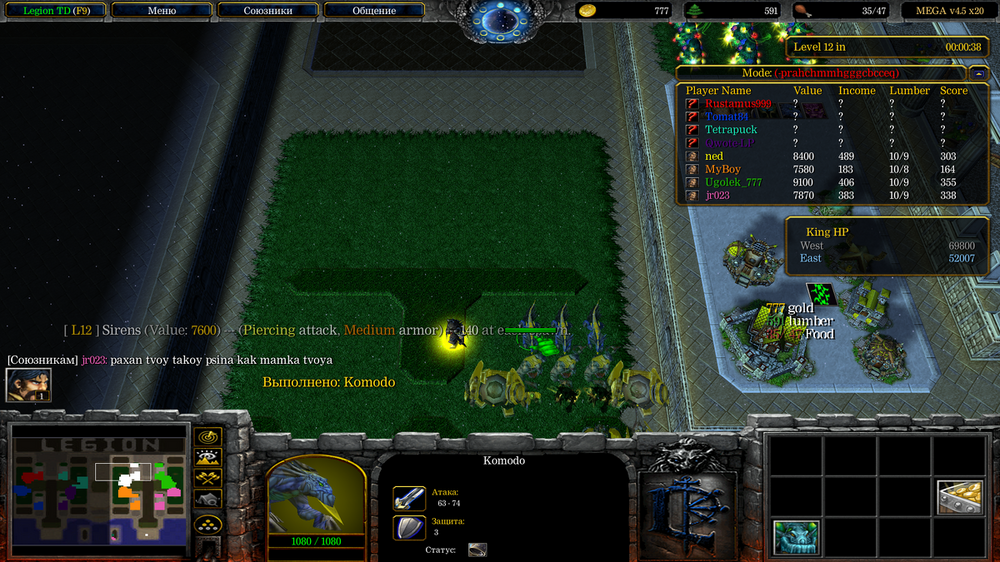Use the teal beast face command icon
This screenshot has width=1000, height=562.
coord(796,537)
